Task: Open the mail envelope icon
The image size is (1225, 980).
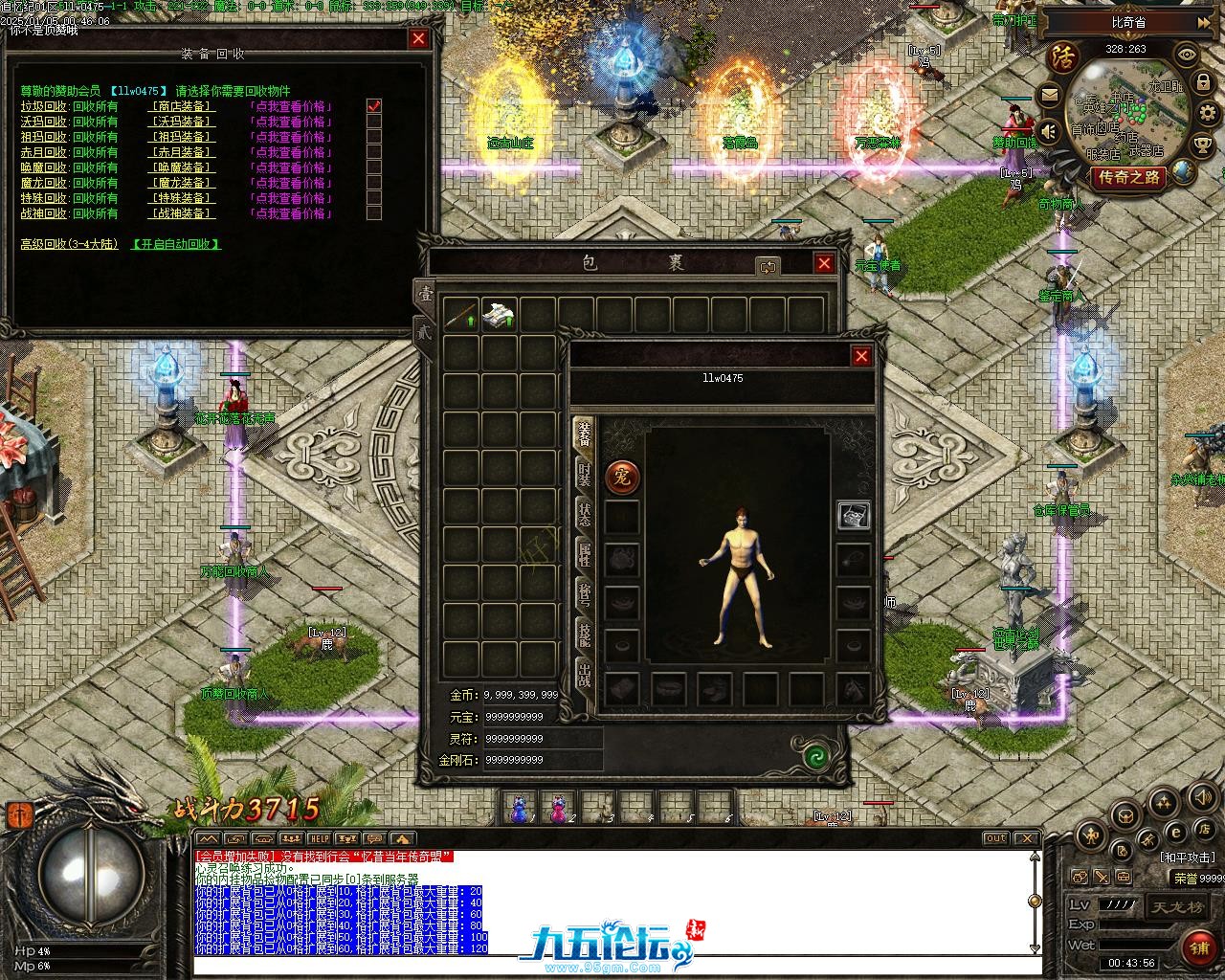Action: pos(1050,96)
